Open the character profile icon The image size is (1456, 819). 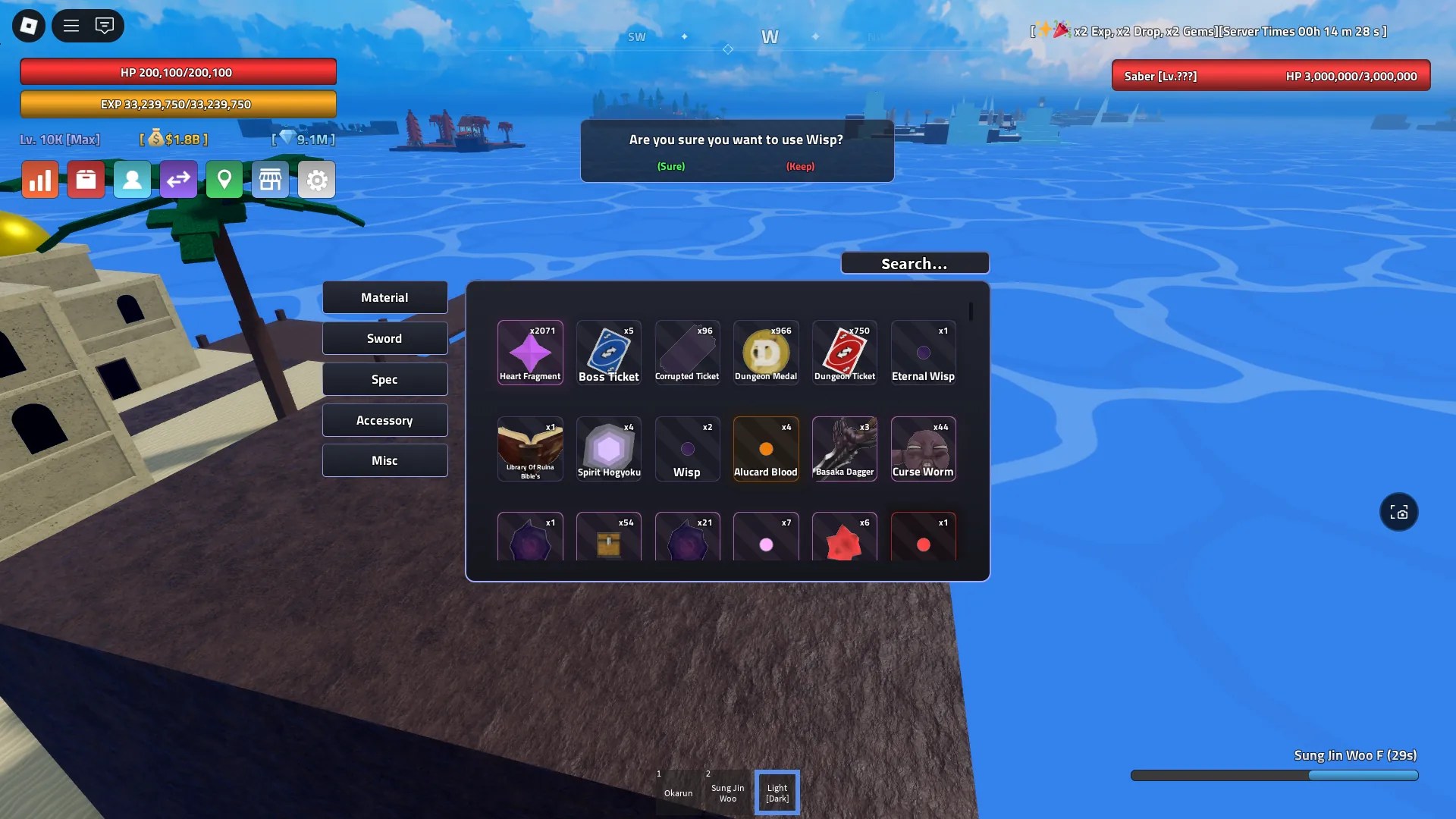(x=132, y=179)
